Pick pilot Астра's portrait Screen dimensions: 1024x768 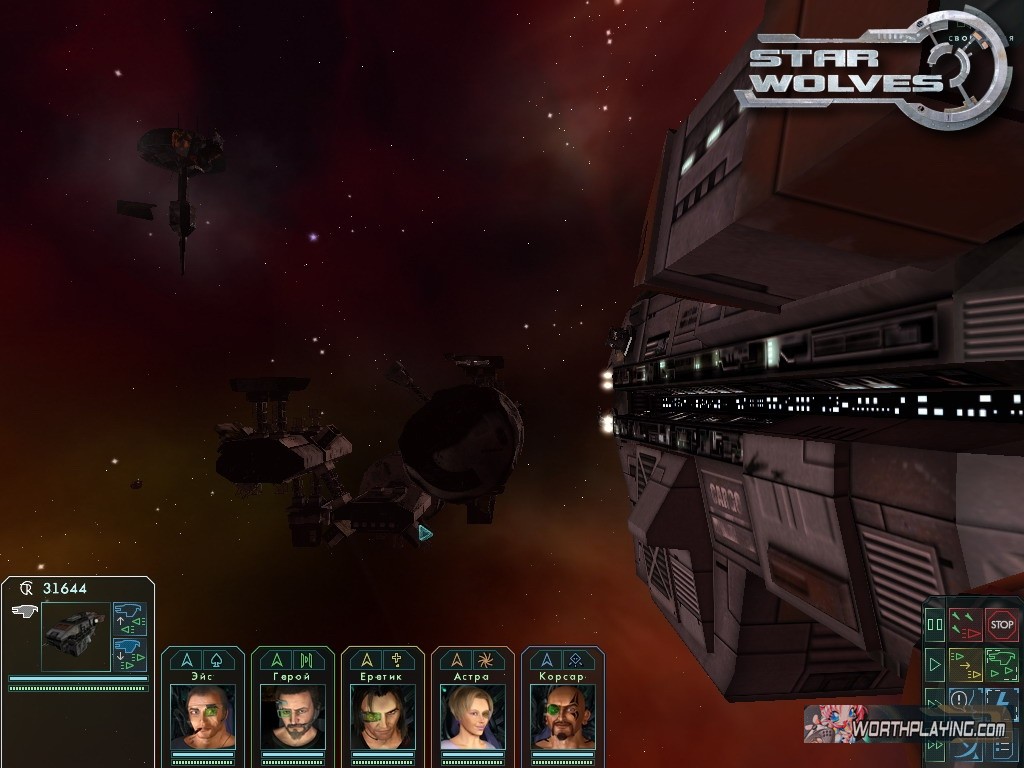[x=473, y=716]
